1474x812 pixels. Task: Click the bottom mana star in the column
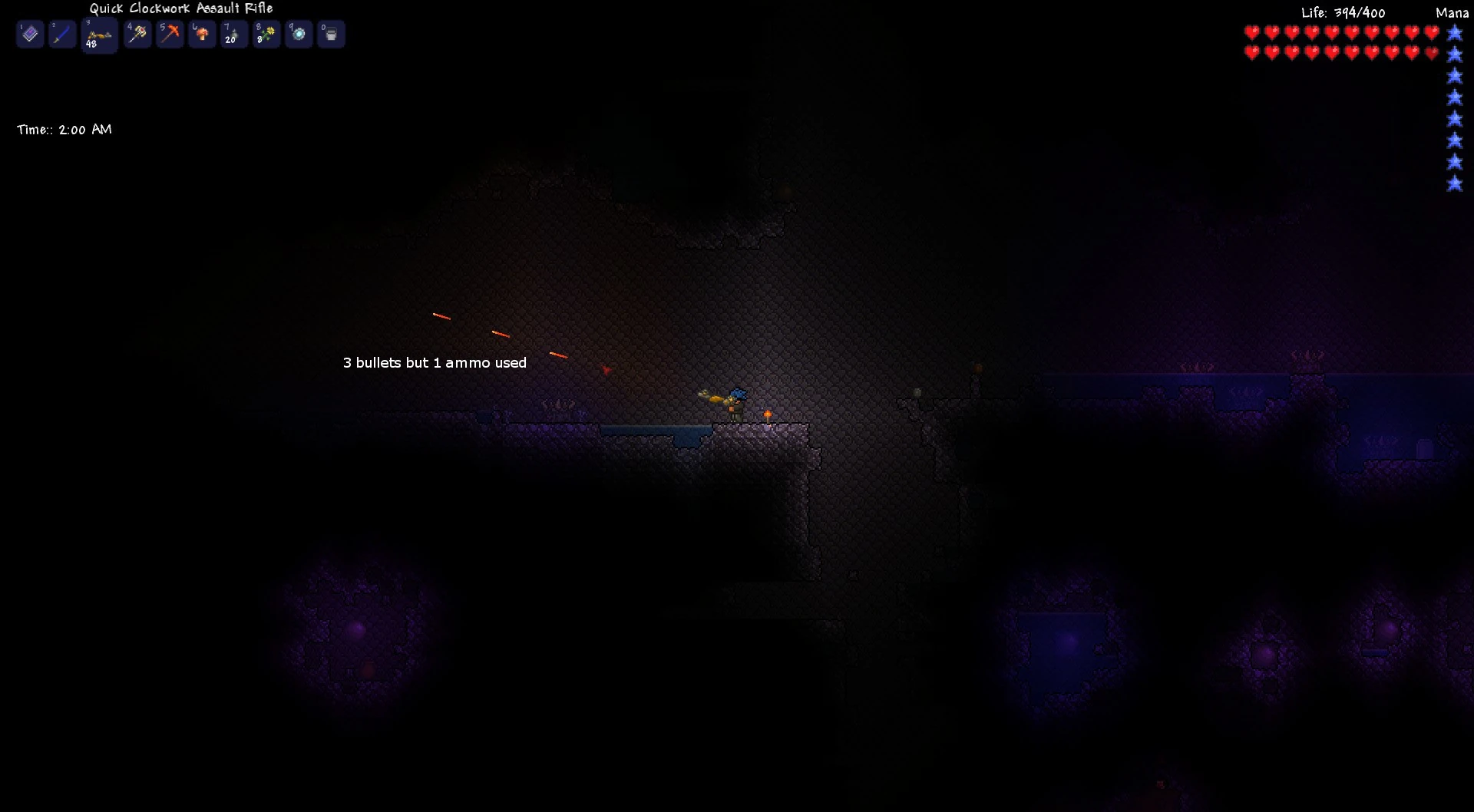(1455, 183)
